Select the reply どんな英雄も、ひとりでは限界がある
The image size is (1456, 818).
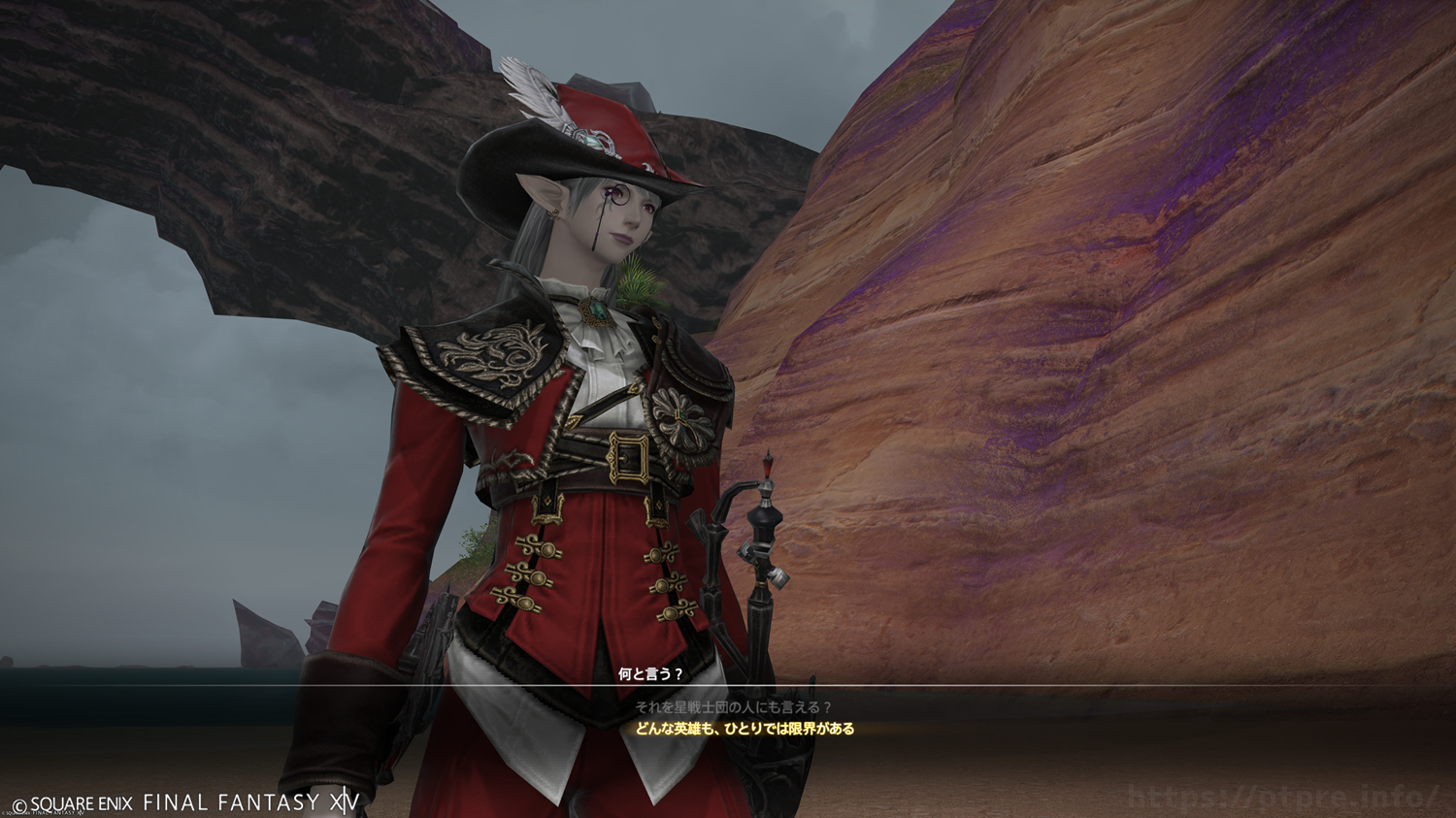[745, 729]
